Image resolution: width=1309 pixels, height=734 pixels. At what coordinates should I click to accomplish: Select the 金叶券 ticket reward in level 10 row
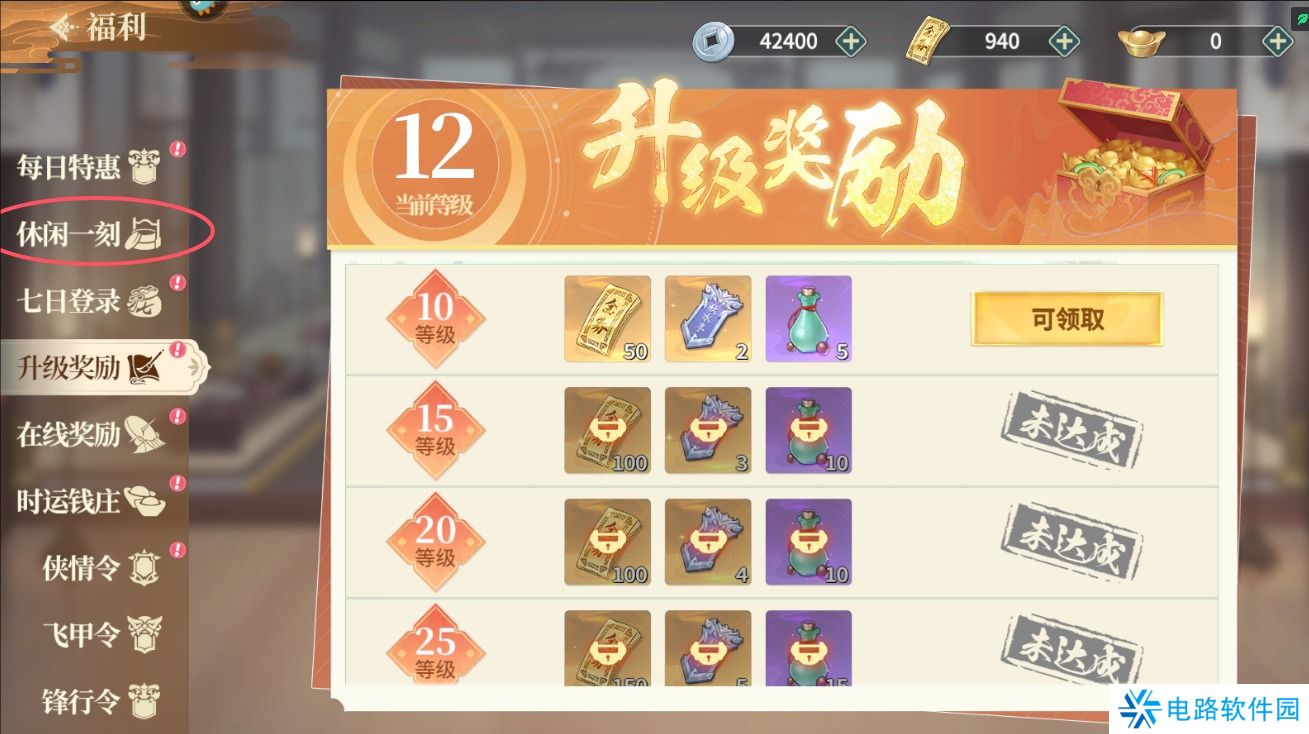coord(607,320)
